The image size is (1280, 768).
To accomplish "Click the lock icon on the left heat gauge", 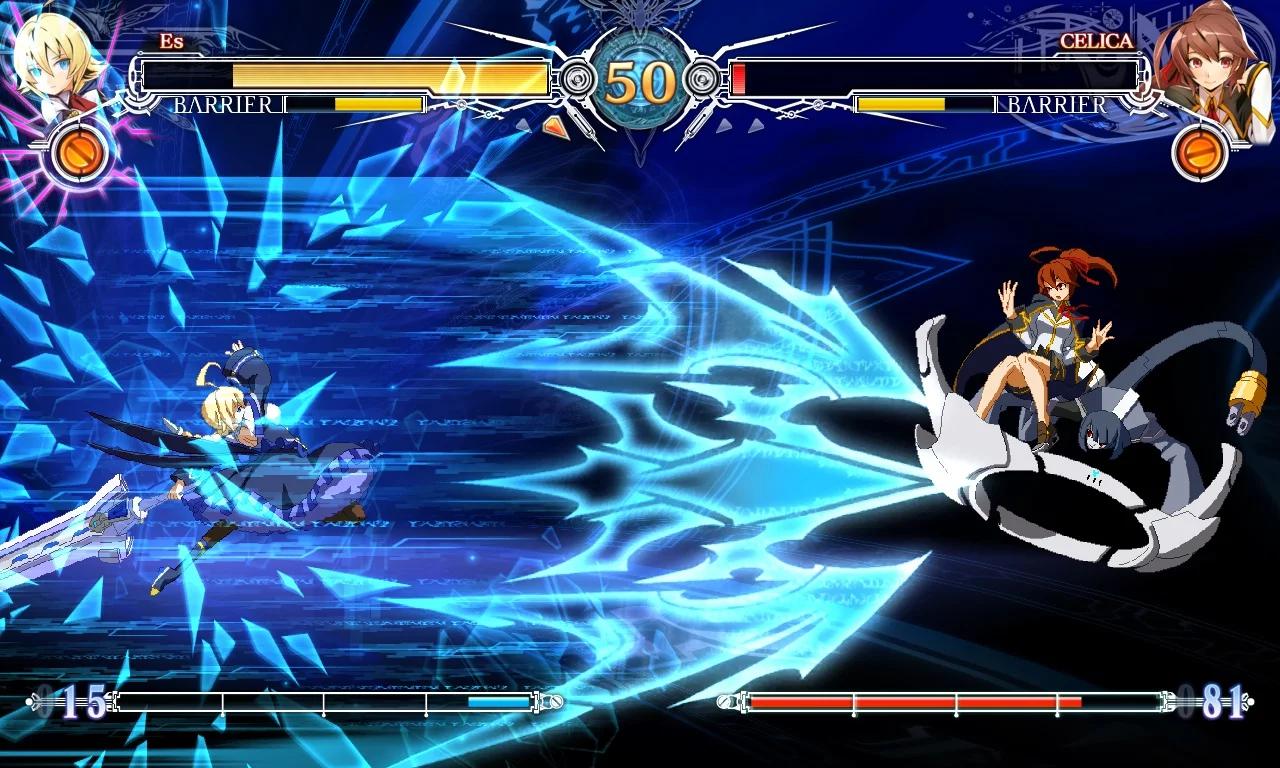I will (556, 702).
